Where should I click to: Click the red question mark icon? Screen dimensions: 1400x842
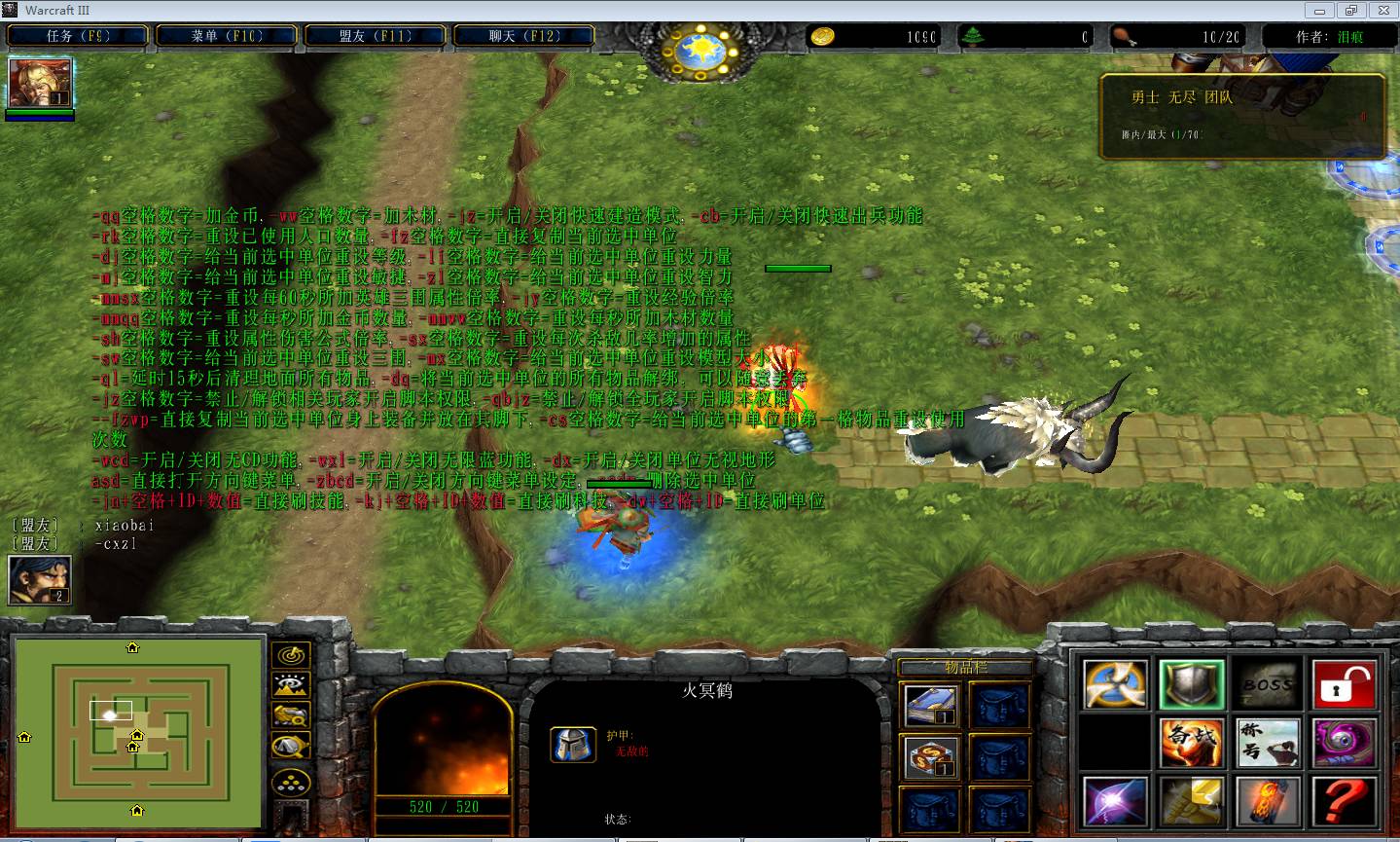coord(1344,802)
